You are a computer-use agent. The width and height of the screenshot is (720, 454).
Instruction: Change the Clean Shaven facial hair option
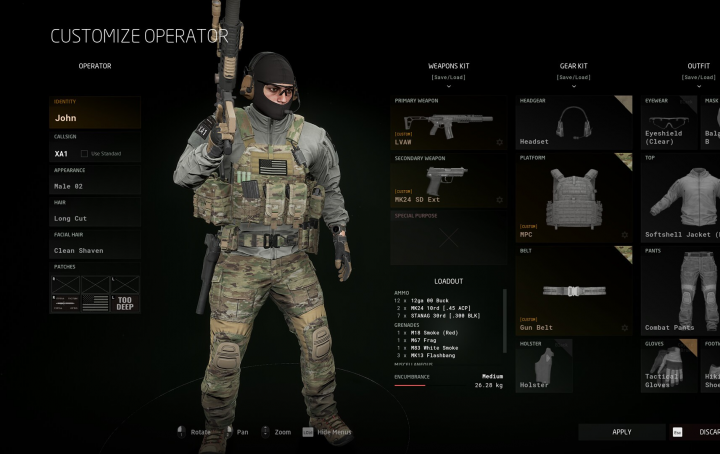(95, 250)
